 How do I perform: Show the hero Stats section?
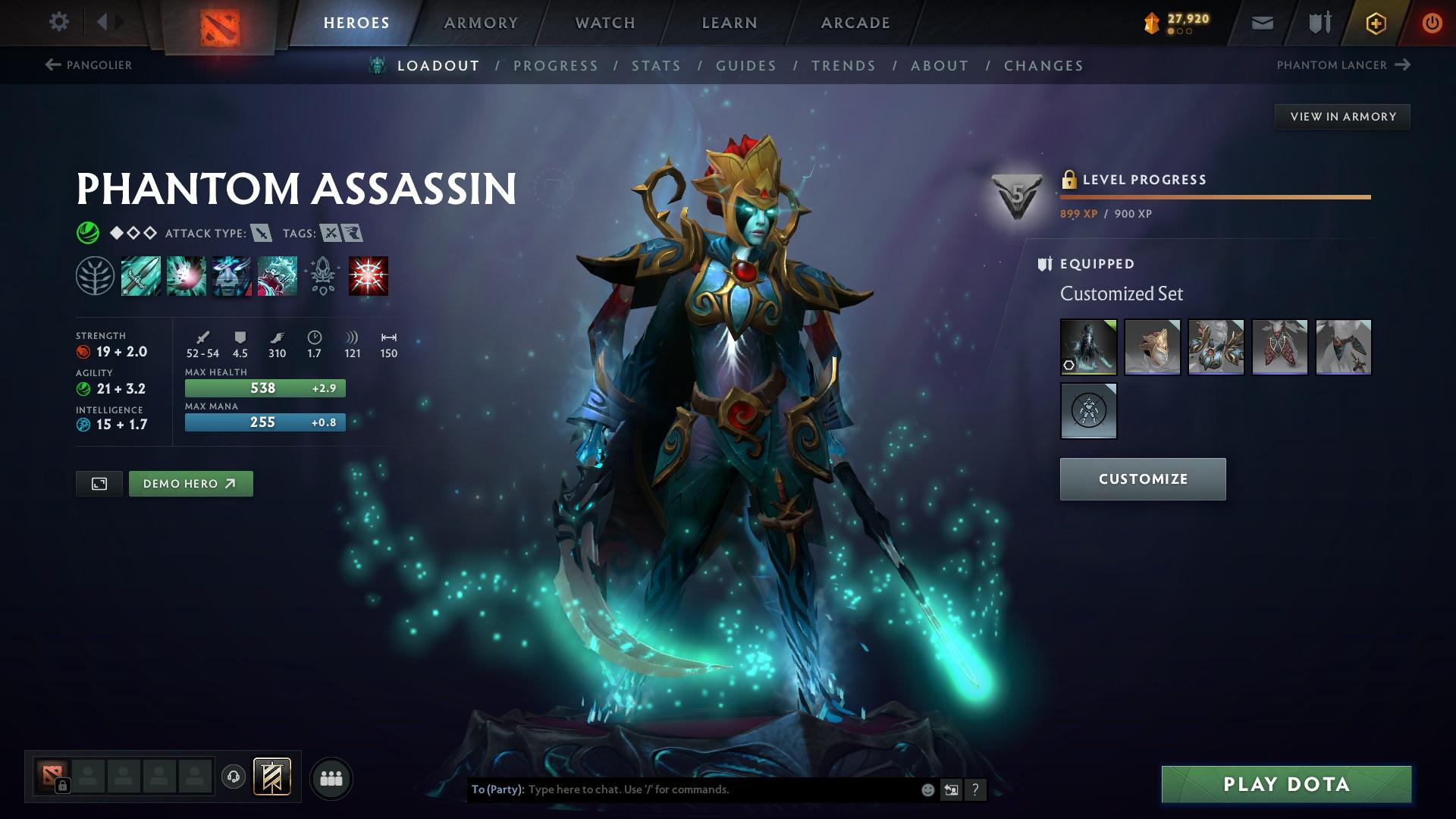coord(656,66)
